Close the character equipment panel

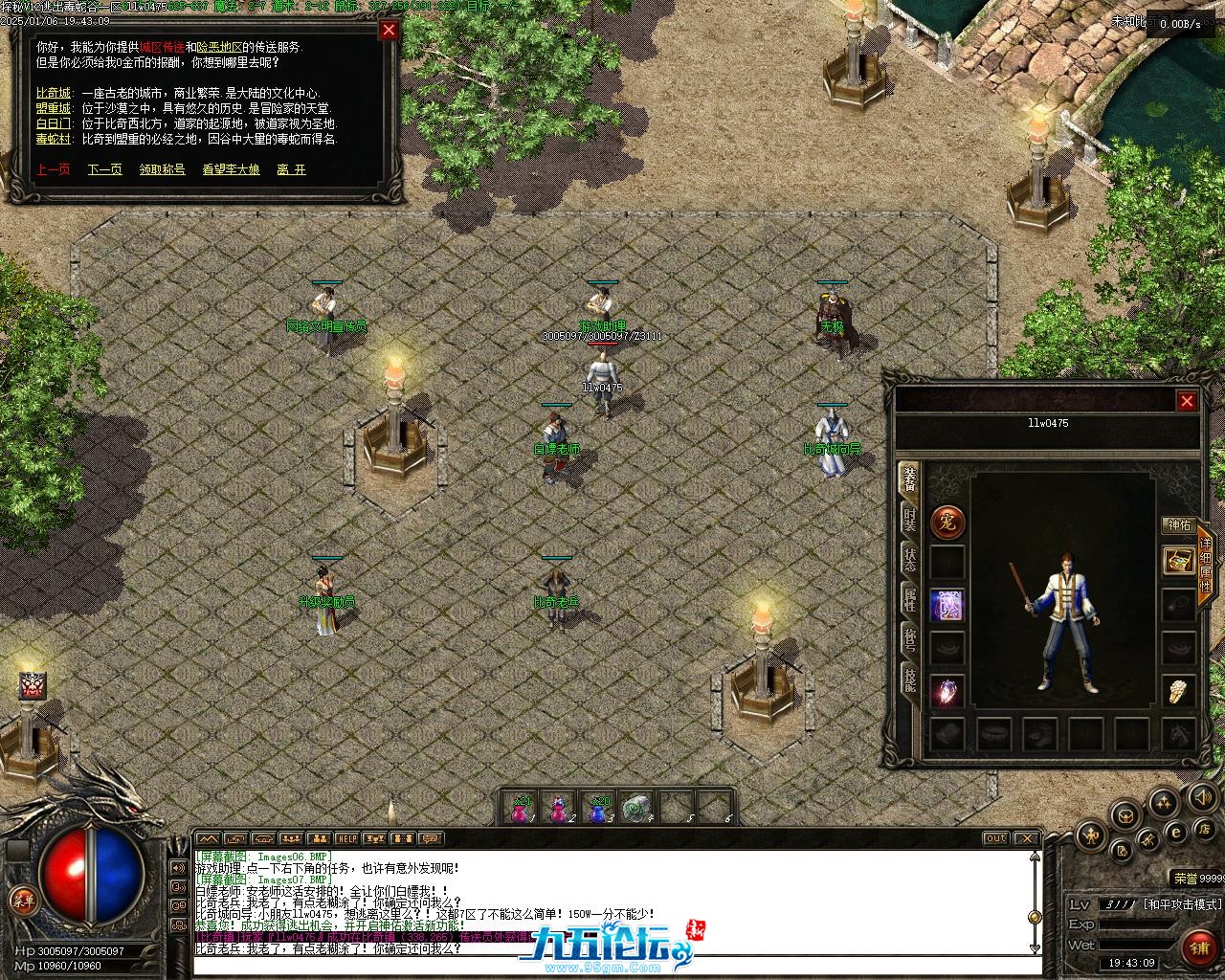tap(1187, 401)
